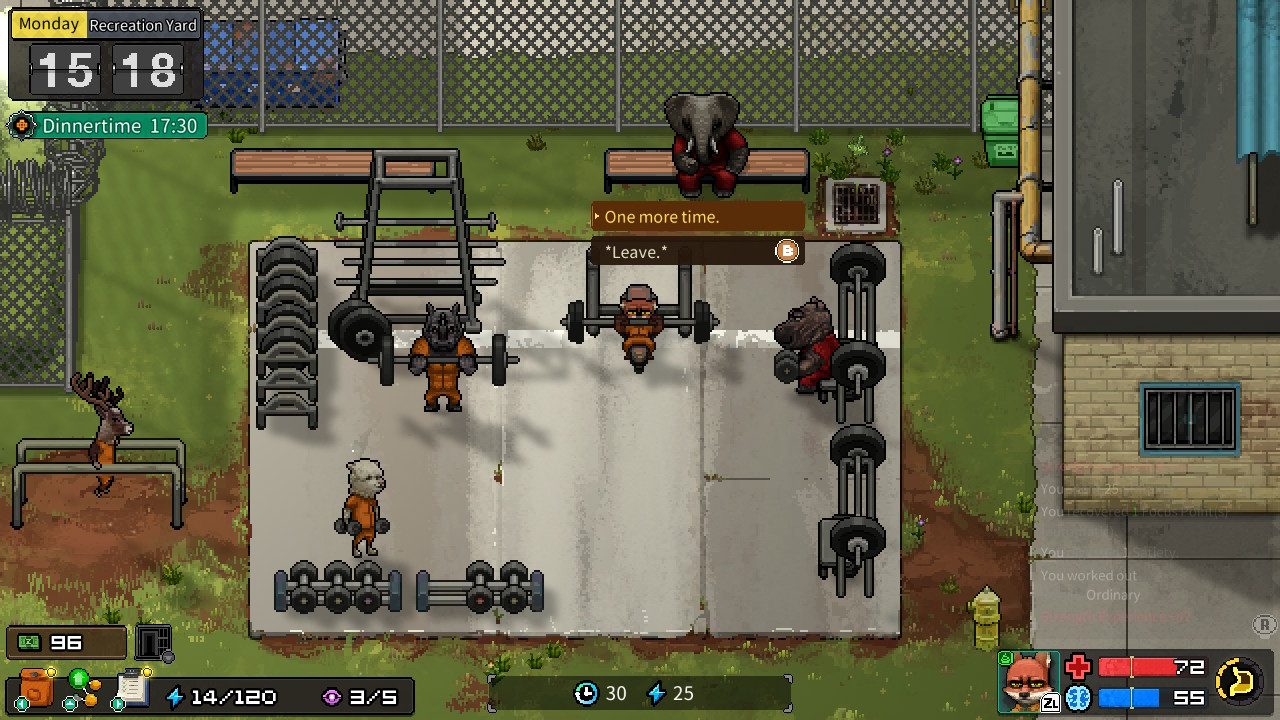The image size is (1280, 720).
Task: Open the orange backpack inventory
Action: click(36, 689)
